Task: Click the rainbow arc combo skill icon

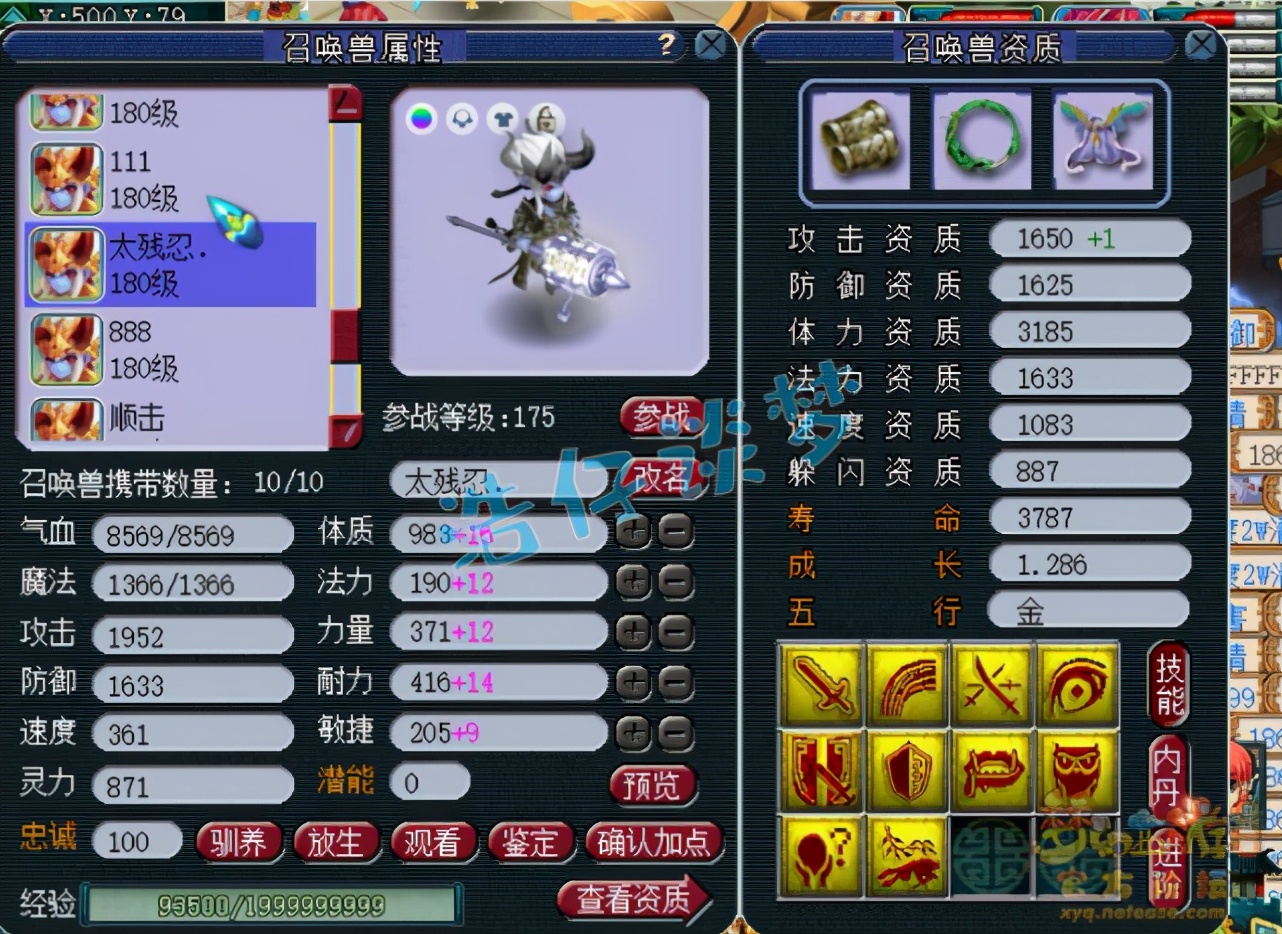Action: click(x=908, y=685)
